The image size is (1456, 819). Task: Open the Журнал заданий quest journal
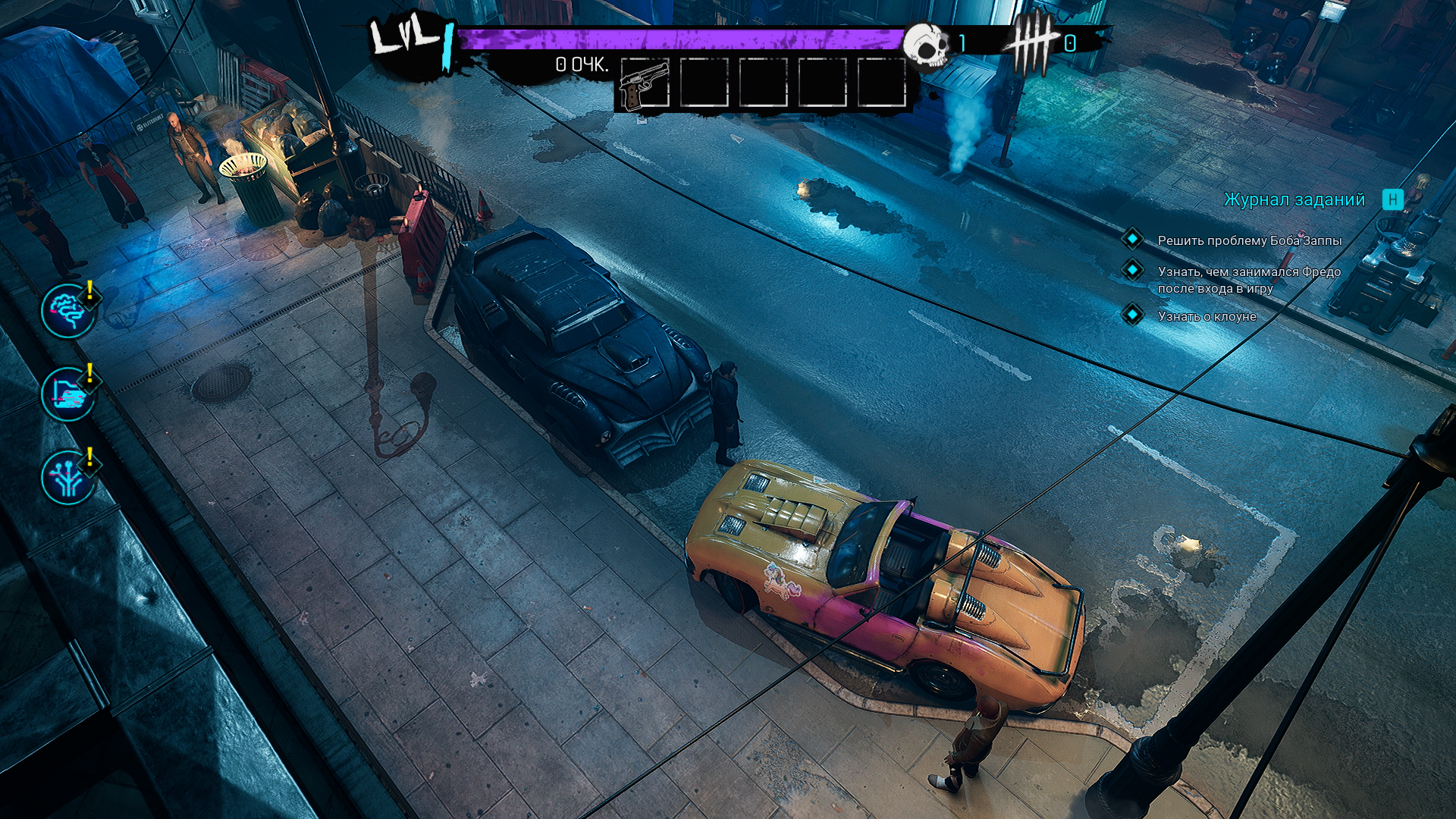tap(1294, 199)
